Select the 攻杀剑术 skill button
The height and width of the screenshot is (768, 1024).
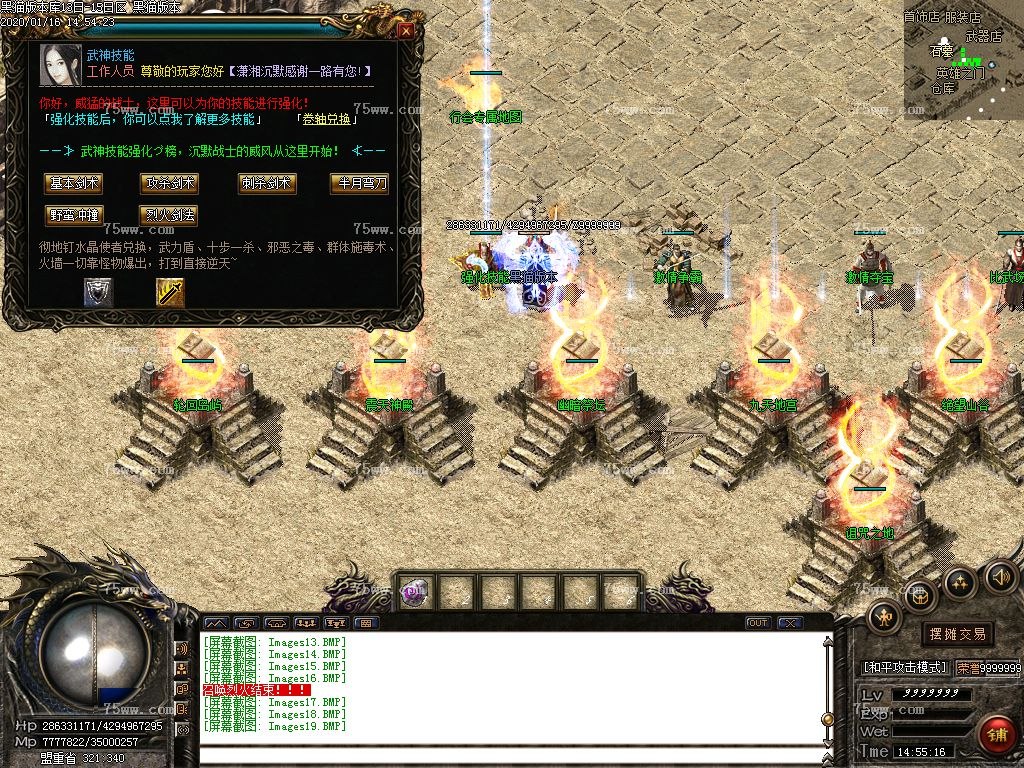coord(168,183)
